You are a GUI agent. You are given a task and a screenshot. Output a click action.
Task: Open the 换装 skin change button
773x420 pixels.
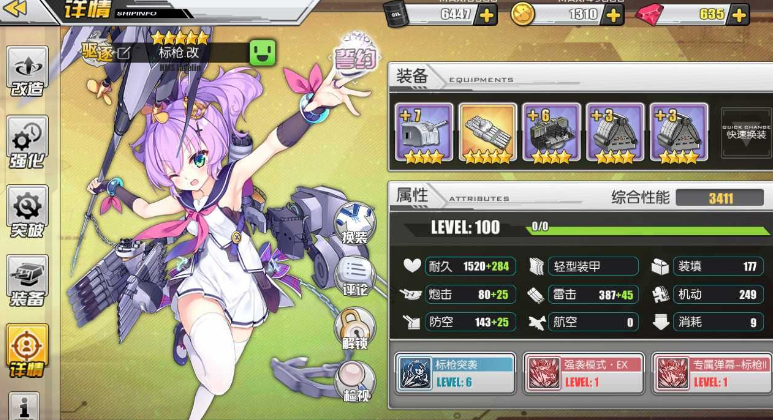[x=354, y=224]
